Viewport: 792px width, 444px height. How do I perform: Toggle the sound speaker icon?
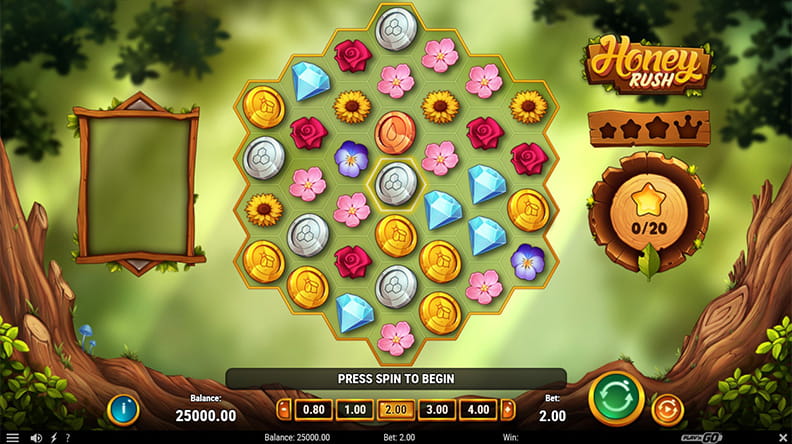click(38, 437)
